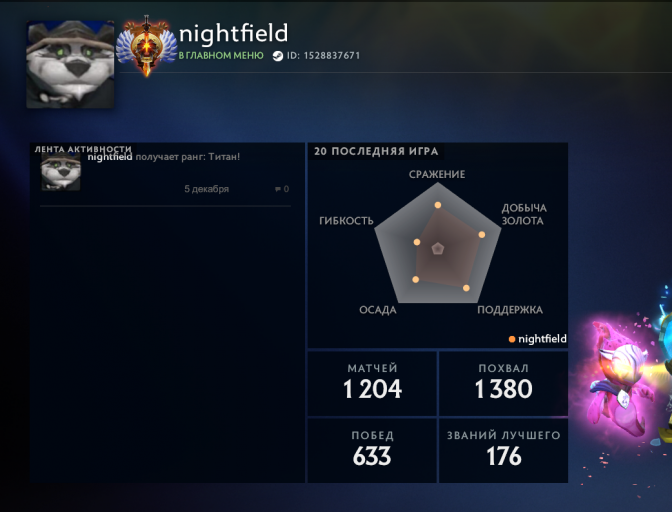Toggle the nightfield legend entry under the radar chart
Screen dimensions: 672x512
tap(537, 339)
